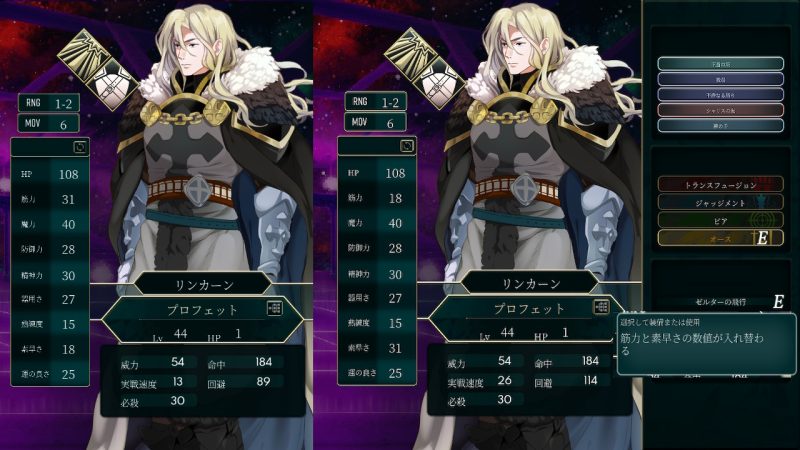Viewport: 800px width, 450px height.
Task: Select the ゼルターの飛行 item row
Action: pos(722,301)
